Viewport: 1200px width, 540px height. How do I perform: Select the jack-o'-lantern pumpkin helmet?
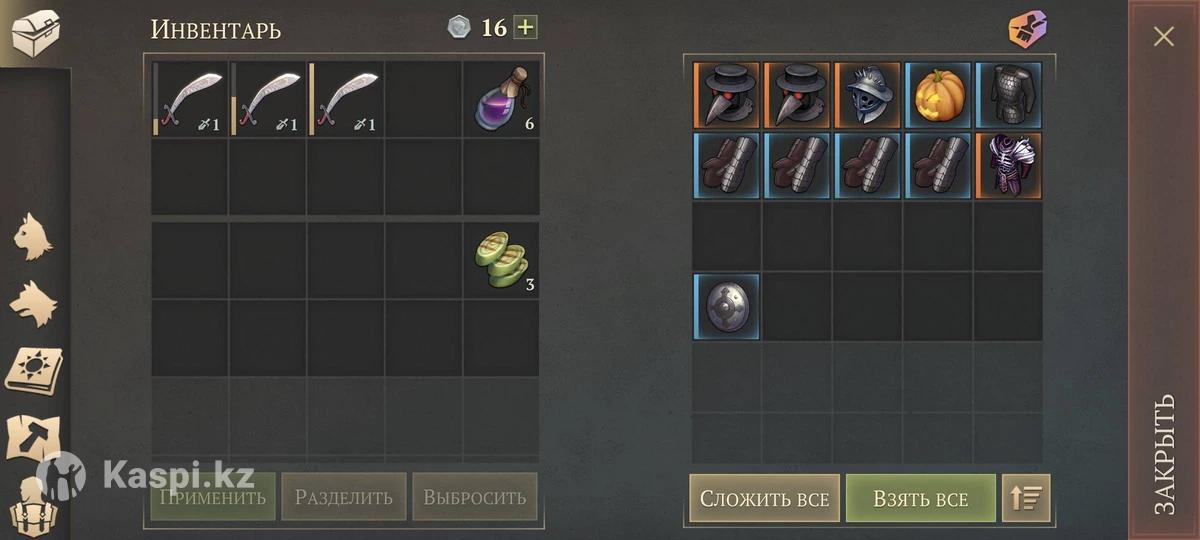(938, 95)
